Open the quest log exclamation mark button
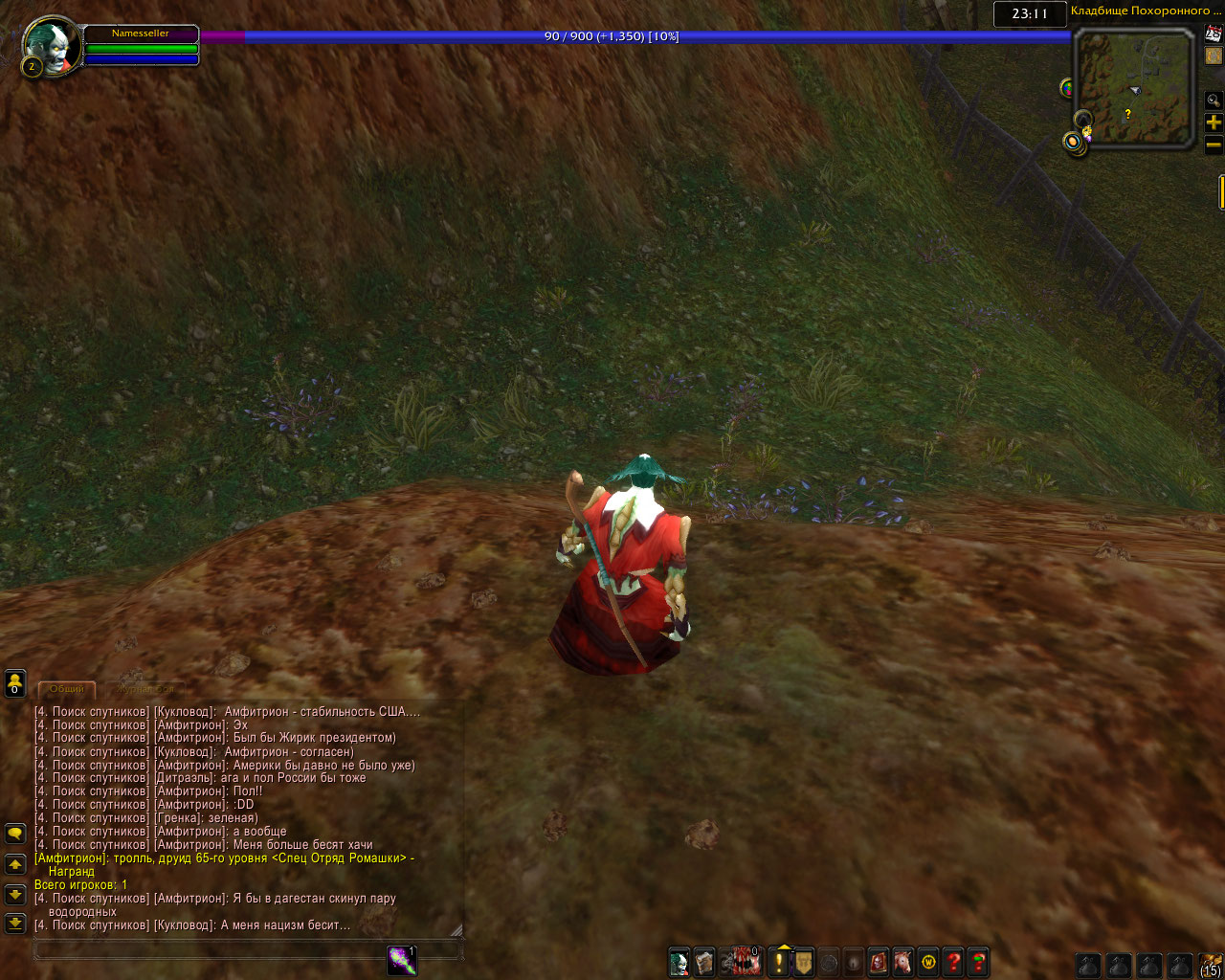Screen dimensions: 1225x980 pos(779,962)
